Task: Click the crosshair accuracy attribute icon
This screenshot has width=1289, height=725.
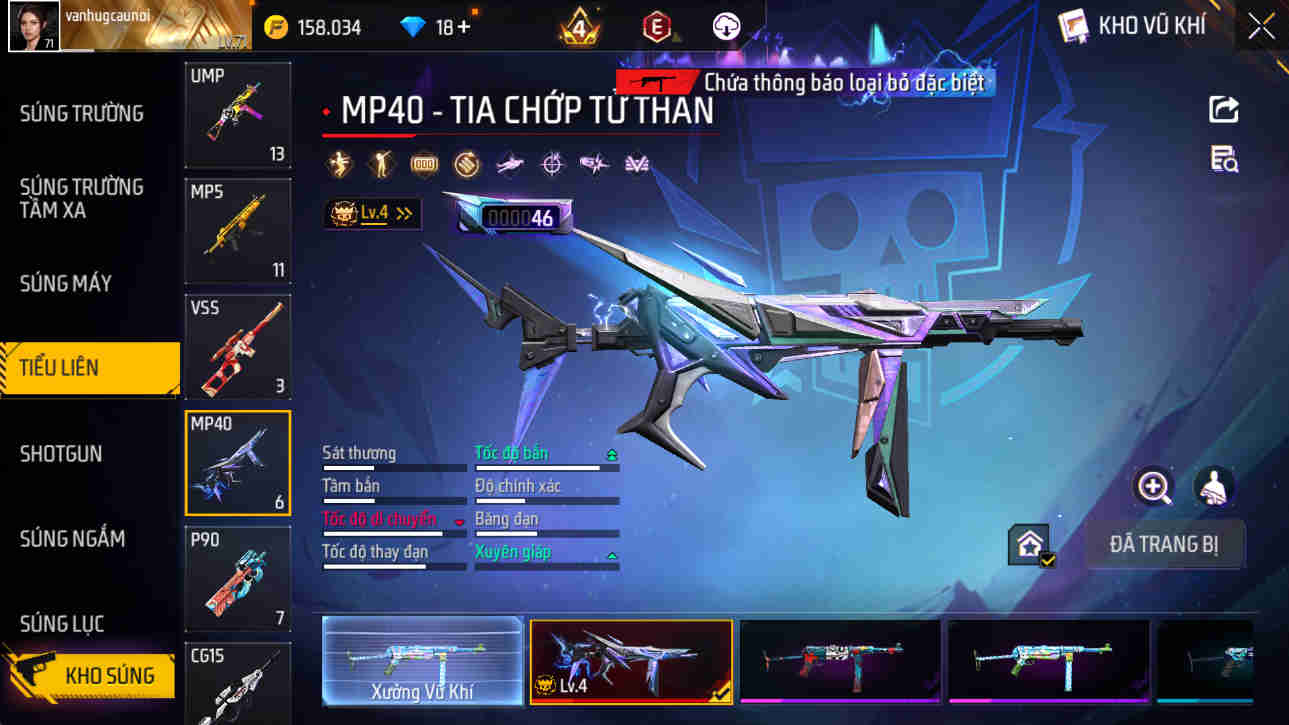Action: (551, 163)
